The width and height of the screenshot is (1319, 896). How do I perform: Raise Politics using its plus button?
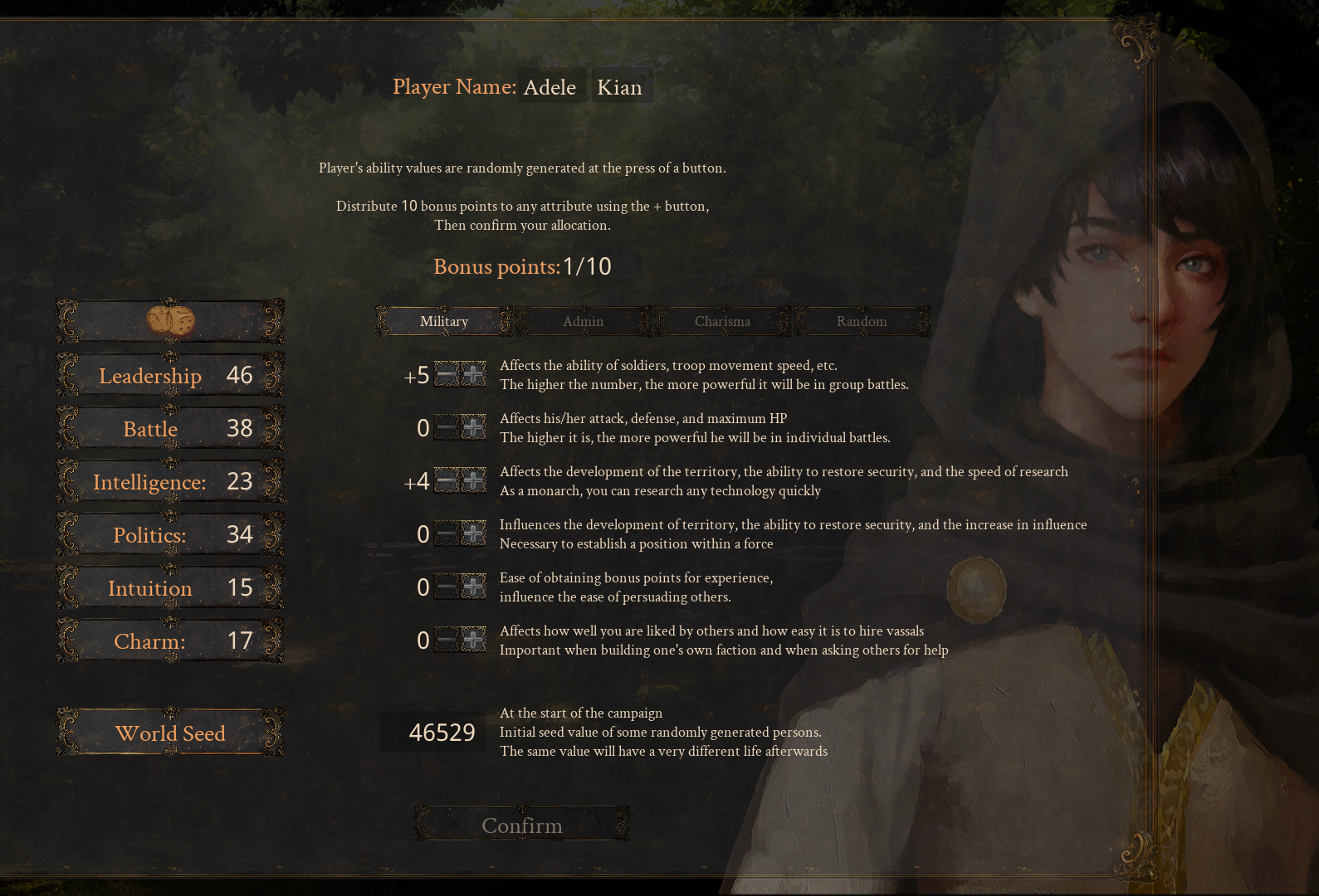point(473,534)
